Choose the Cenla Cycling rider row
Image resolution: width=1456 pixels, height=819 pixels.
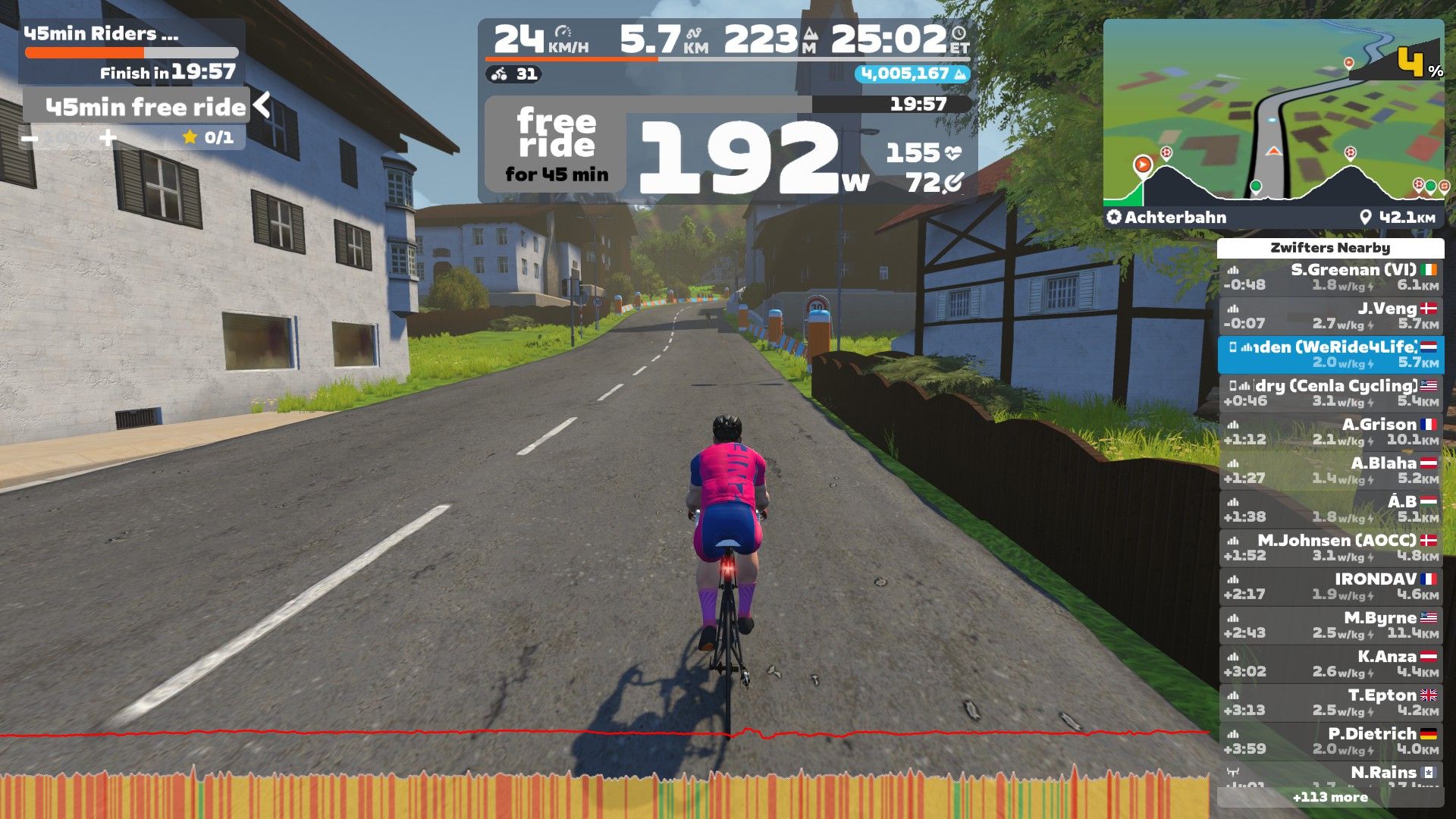[1330, 393]
